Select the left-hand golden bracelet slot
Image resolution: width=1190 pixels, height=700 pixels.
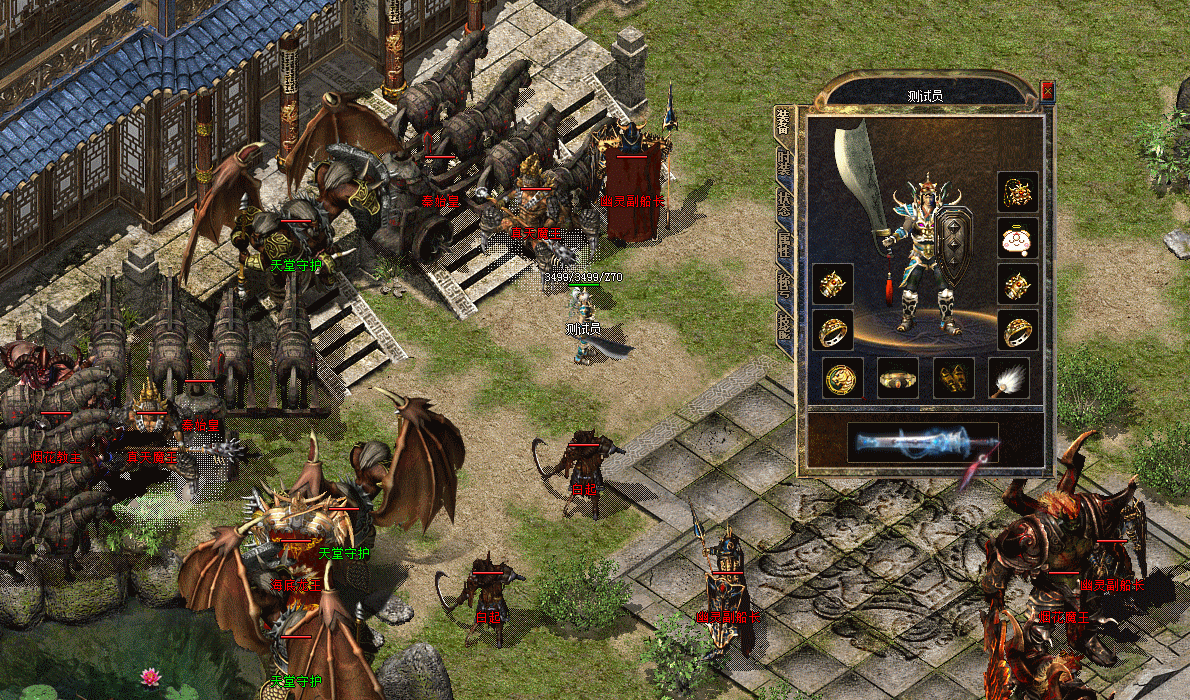point(833,284)
